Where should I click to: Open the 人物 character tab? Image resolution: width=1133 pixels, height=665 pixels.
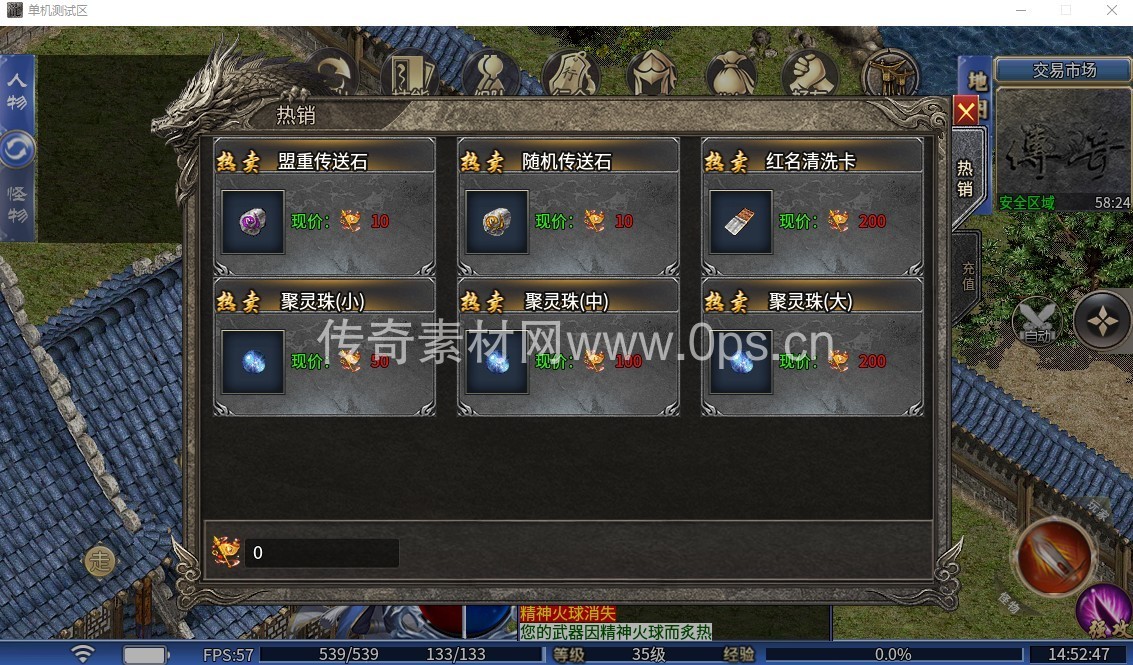point(18,90)
